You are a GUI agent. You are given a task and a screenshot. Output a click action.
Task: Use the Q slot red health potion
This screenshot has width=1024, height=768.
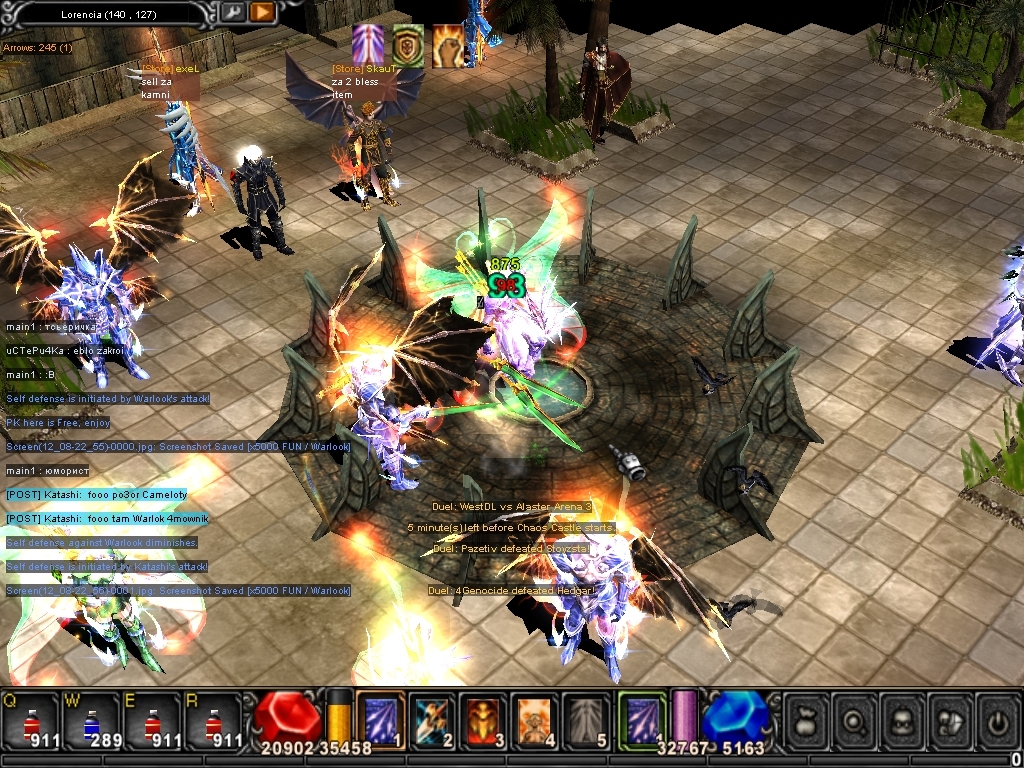coord(30,720)
